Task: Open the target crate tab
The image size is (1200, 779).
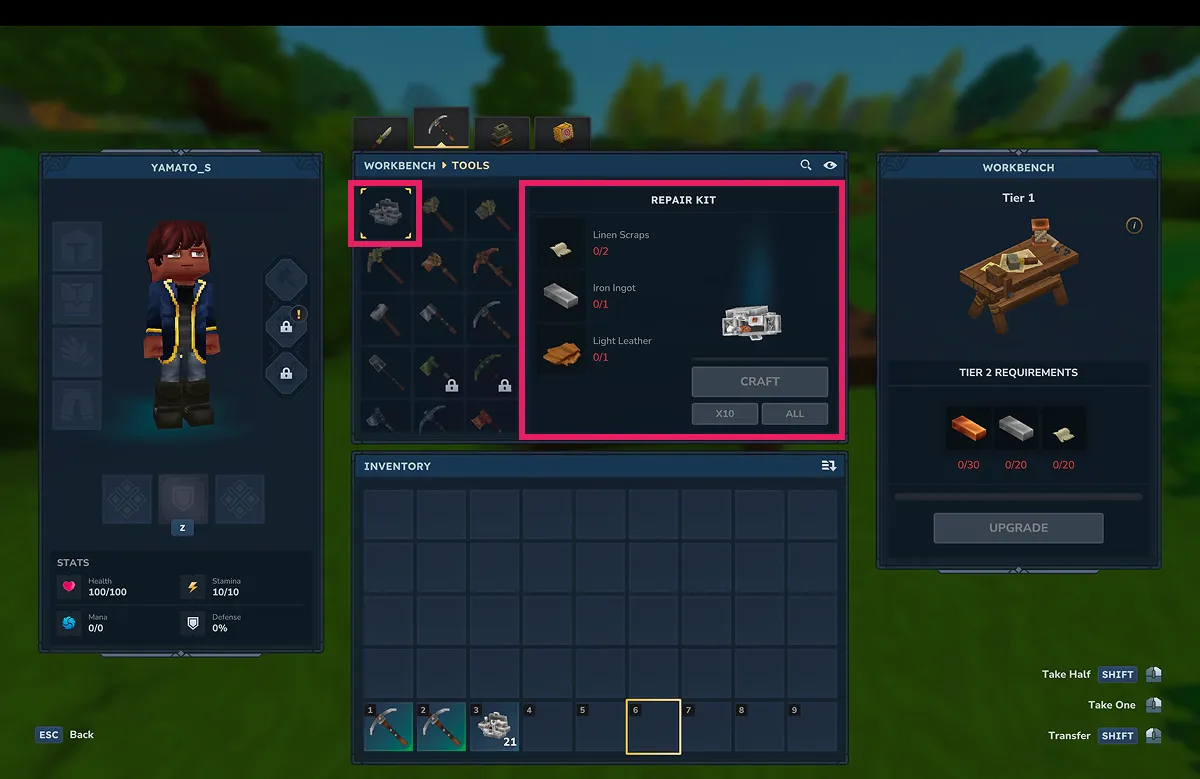Action: click(561, 134)
